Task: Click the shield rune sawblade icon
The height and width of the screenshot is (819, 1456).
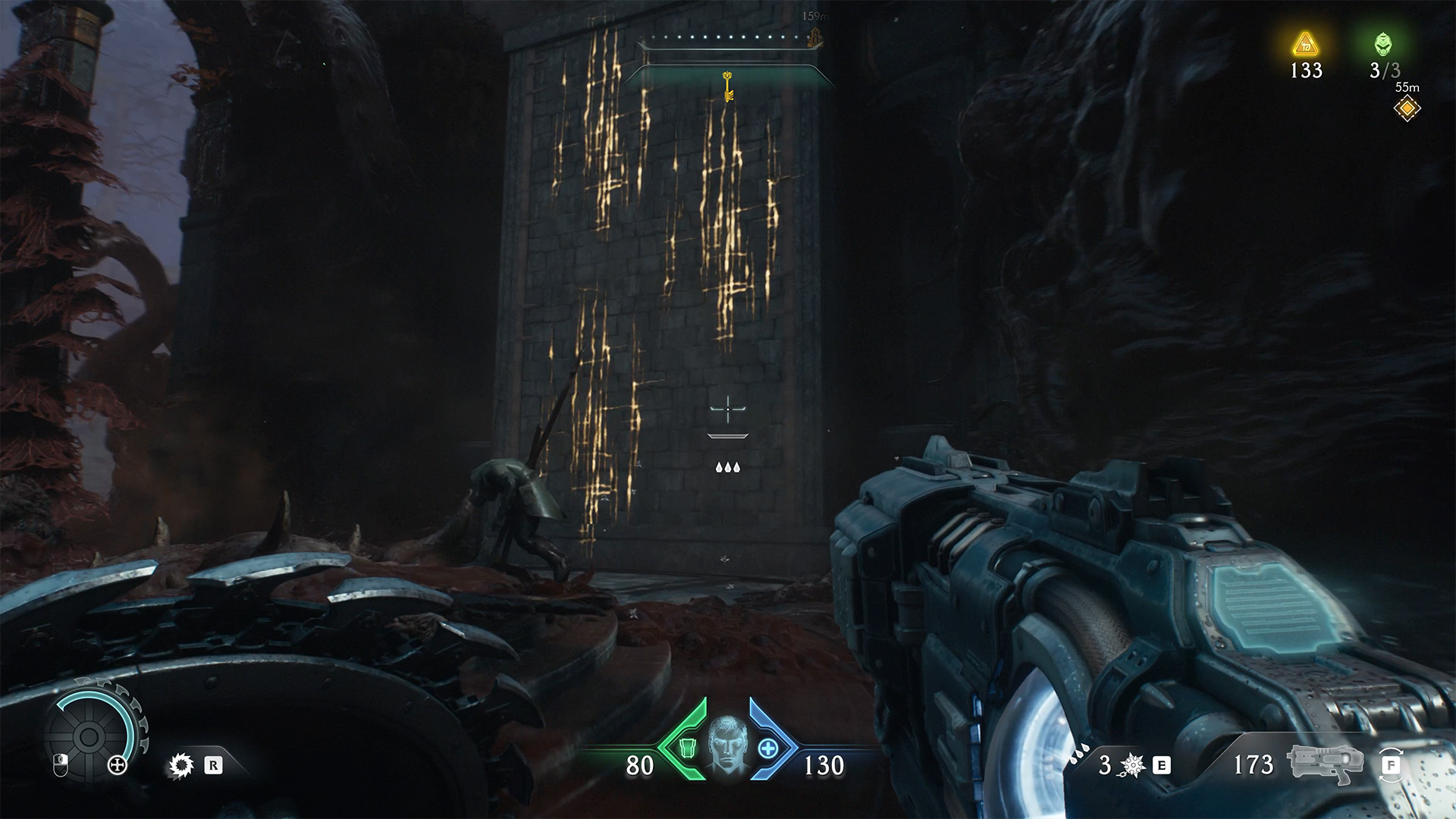Action: click(180, 765)
